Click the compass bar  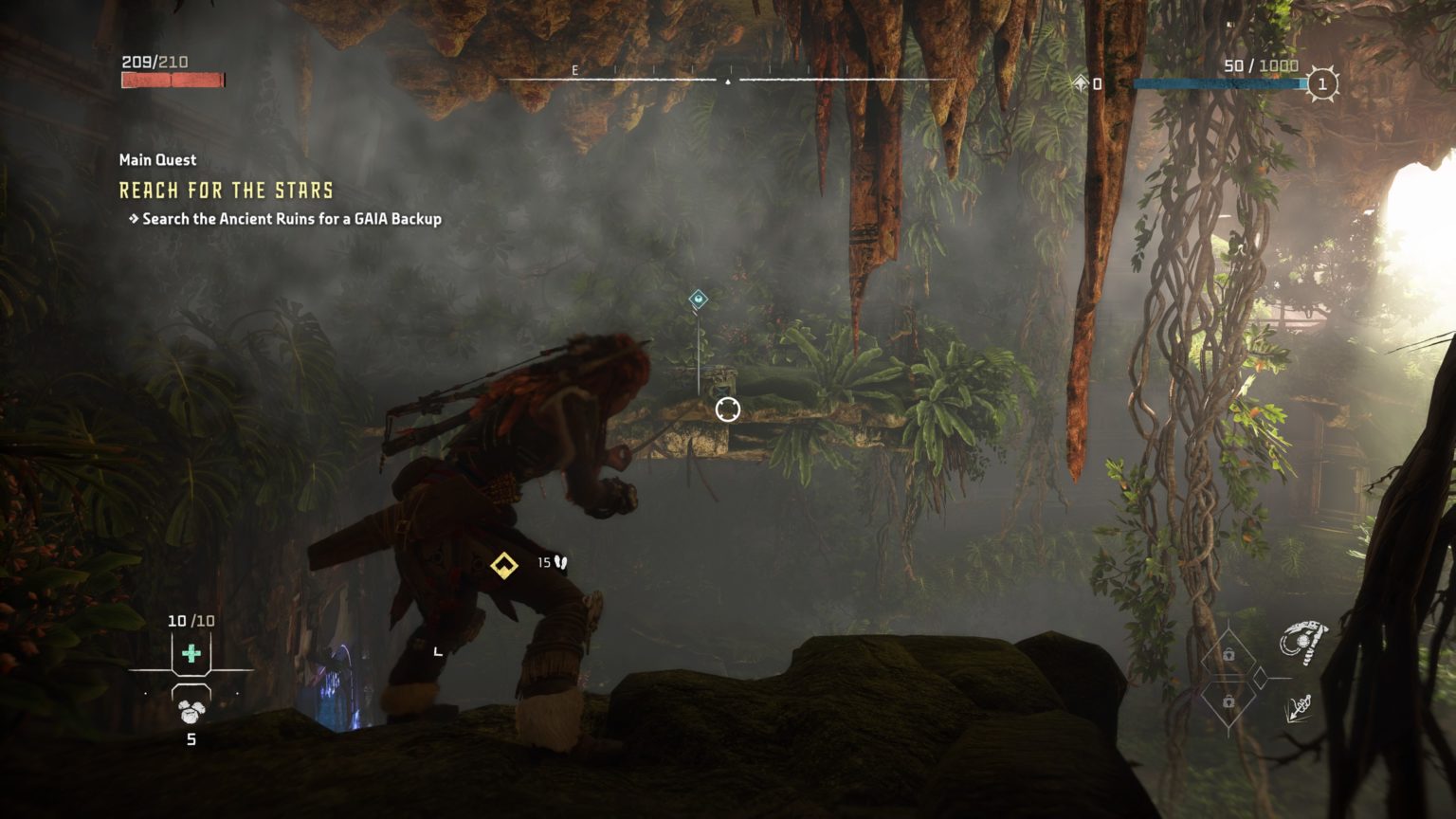(727, 80)
